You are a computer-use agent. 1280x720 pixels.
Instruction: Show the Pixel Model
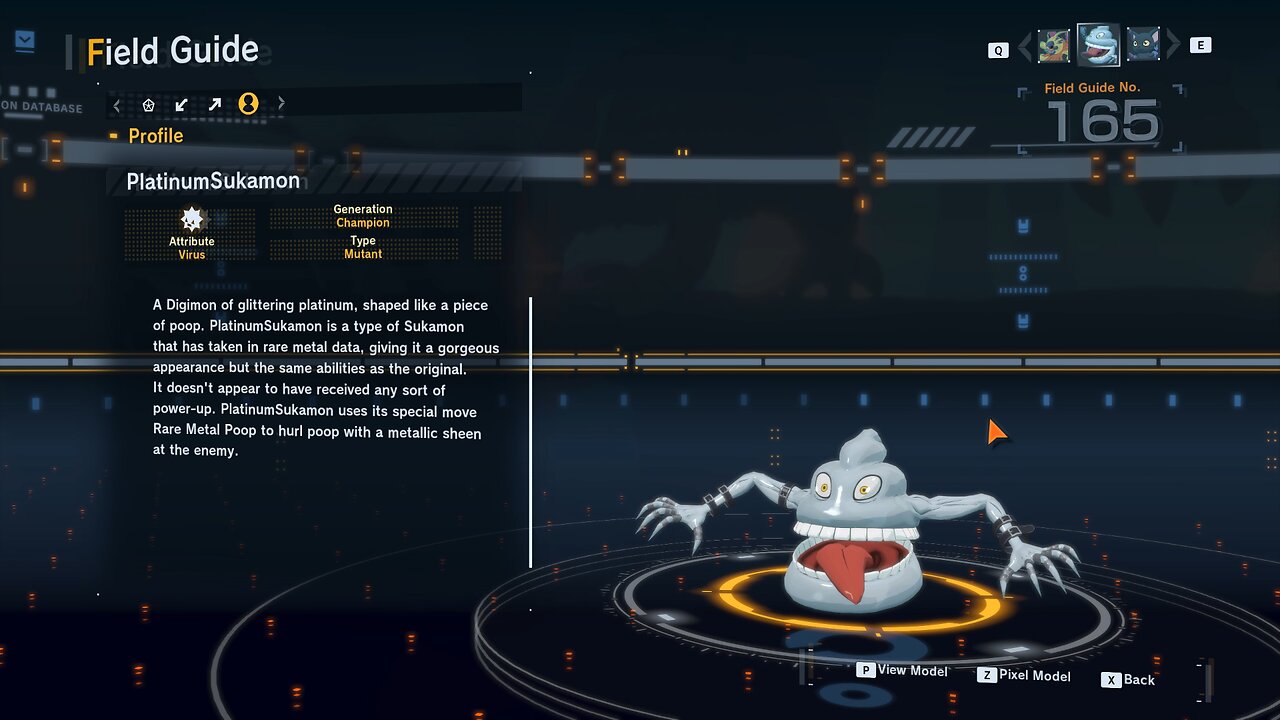point(1024,676)
